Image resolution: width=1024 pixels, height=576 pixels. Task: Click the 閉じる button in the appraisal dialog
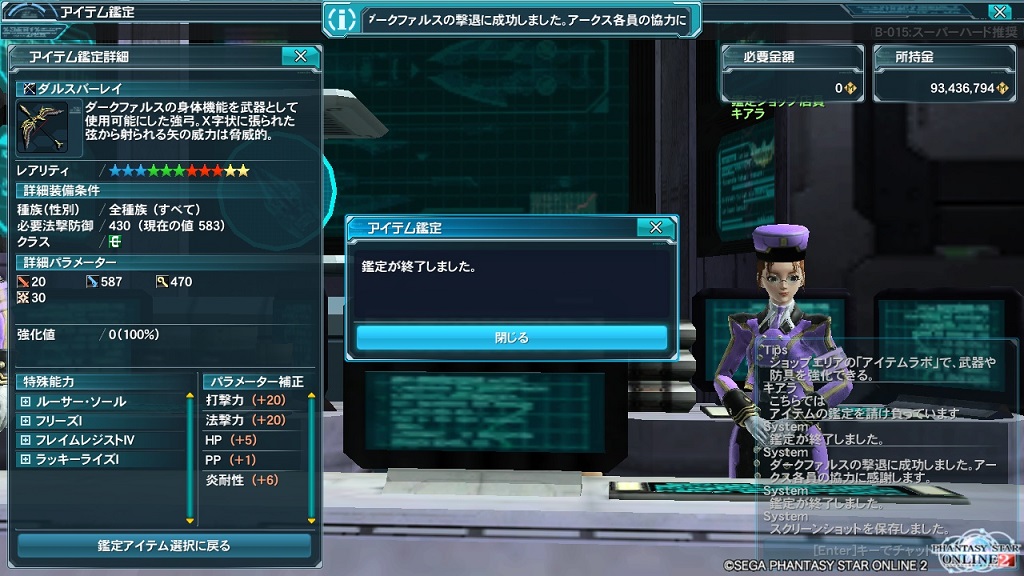point(511,337)
